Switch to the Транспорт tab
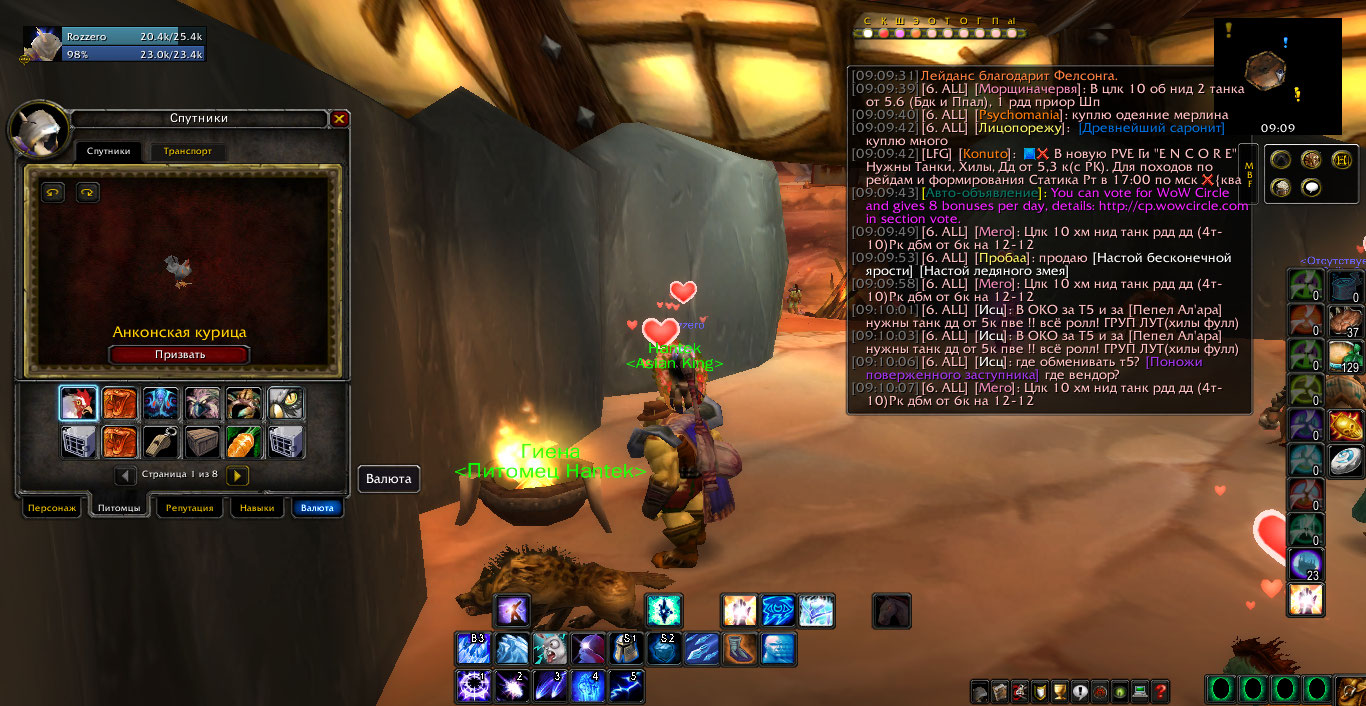Screen dimensions: 1366x706 [187, 152]
